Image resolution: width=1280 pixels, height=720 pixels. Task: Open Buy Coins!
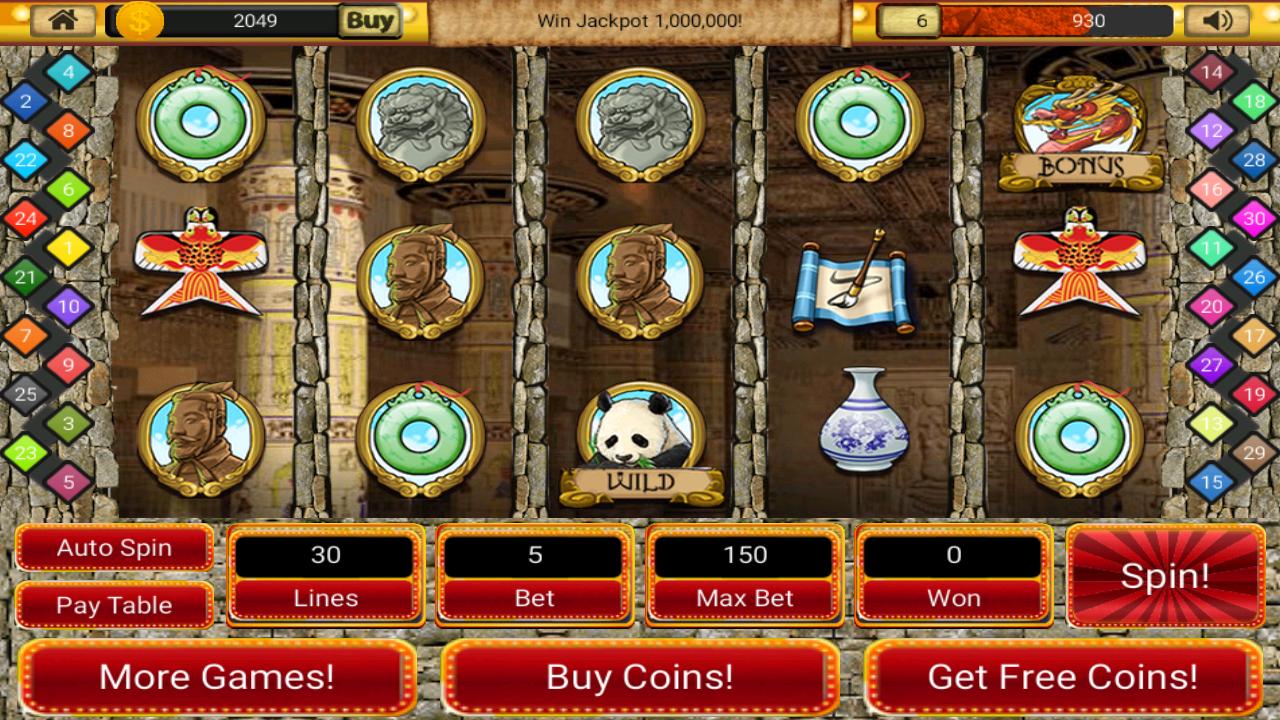(640, 677)
